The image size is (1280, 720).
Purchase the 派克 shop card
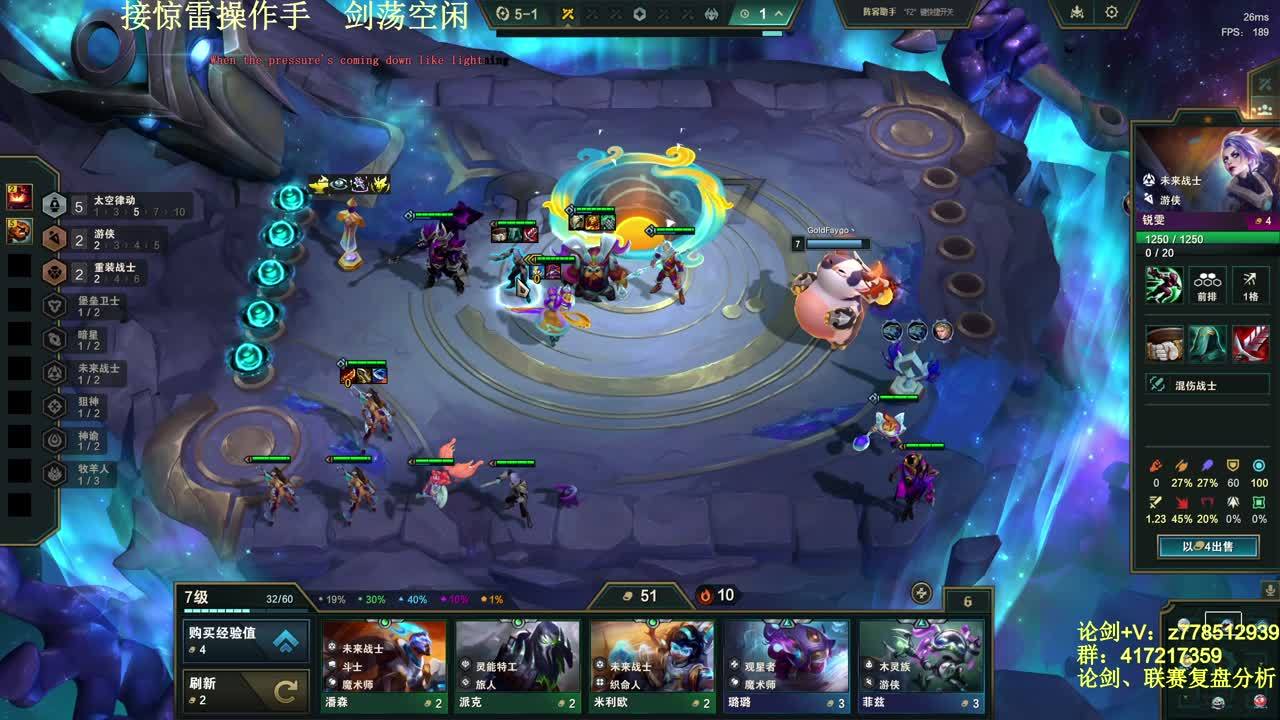coord(518,665)
